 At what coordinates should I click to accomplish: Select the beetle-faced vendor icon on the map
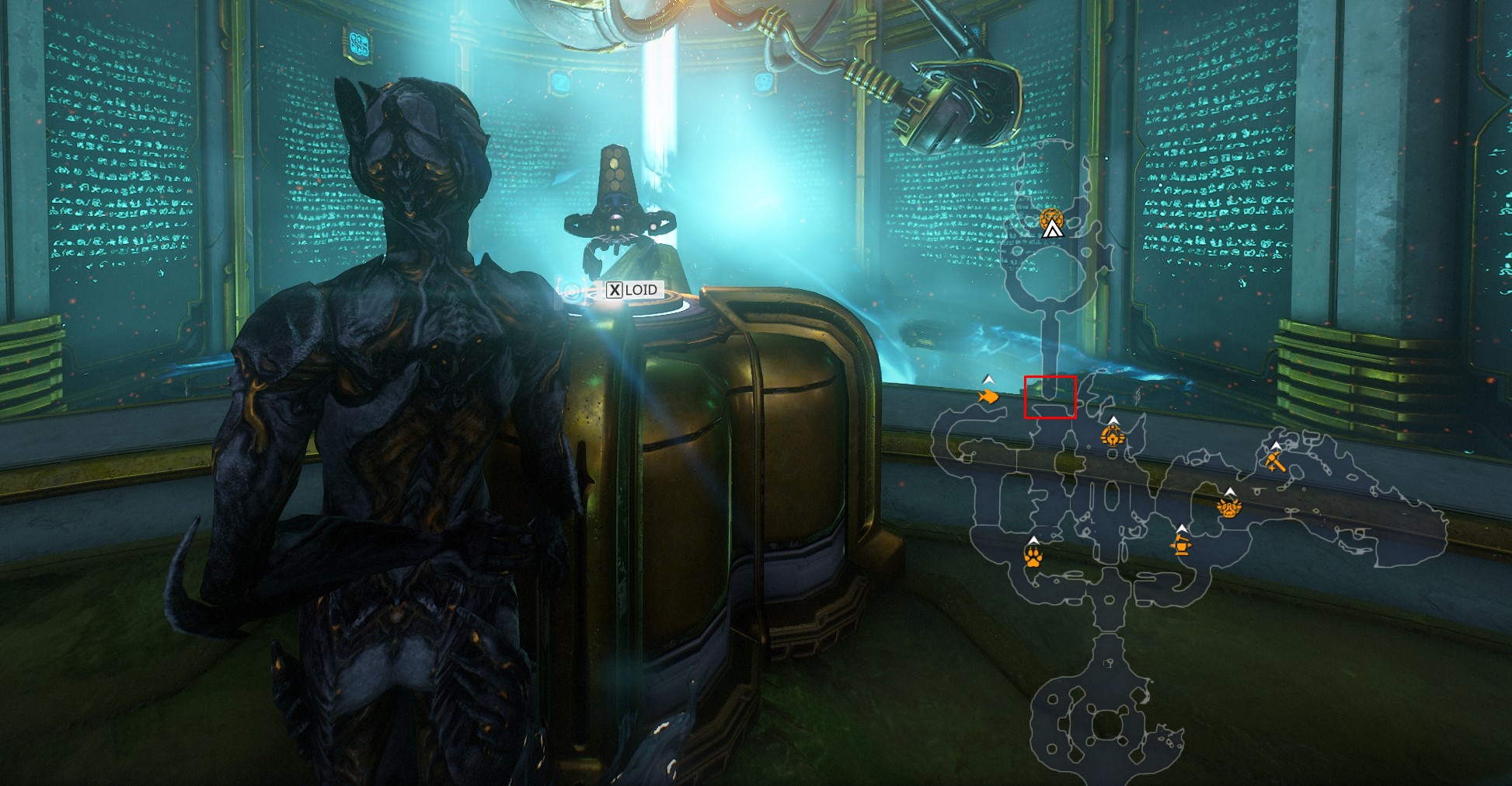(x=1113, y=437)
